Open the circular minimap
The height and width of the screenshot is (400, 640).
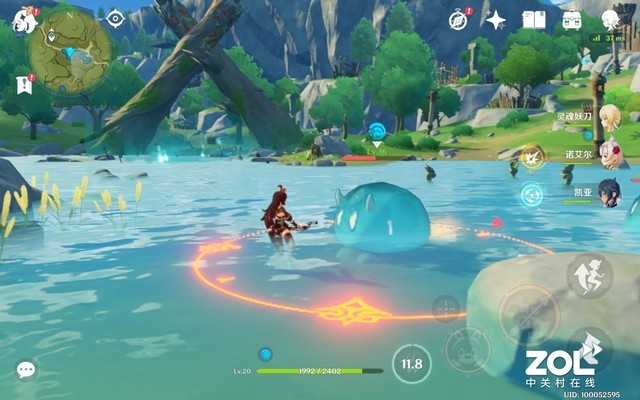click(x=69, y=52)
